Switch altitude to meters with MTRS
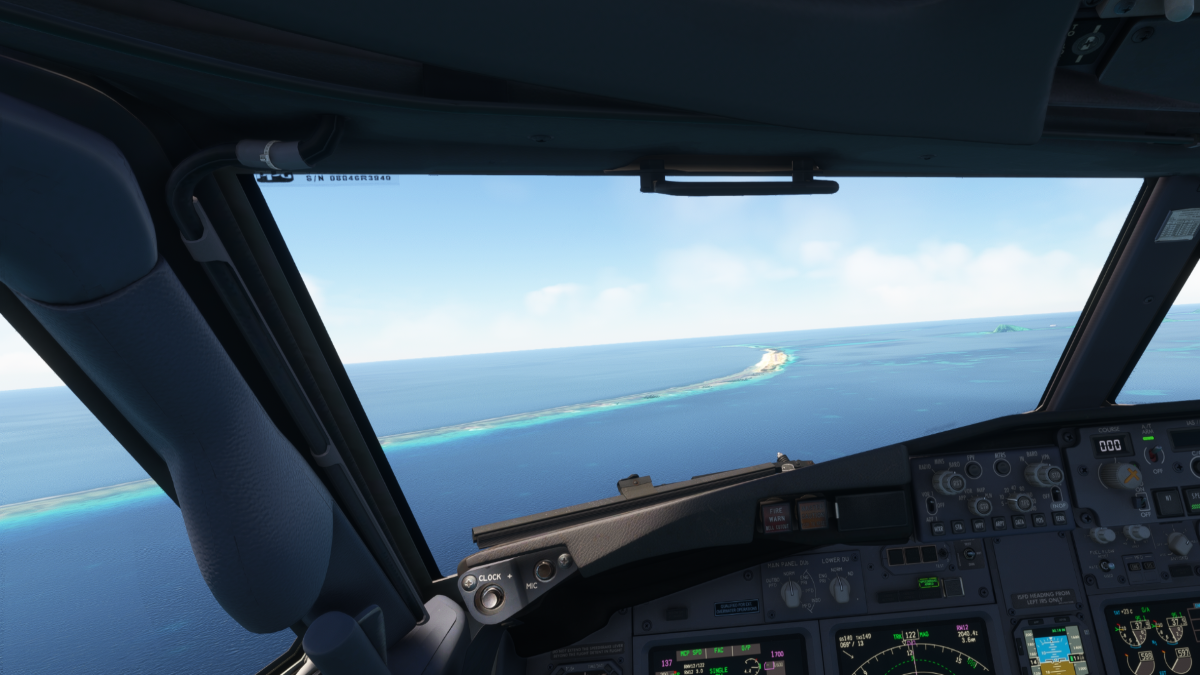Screen dimensions: 1200x675 (x=1002, y=466)
